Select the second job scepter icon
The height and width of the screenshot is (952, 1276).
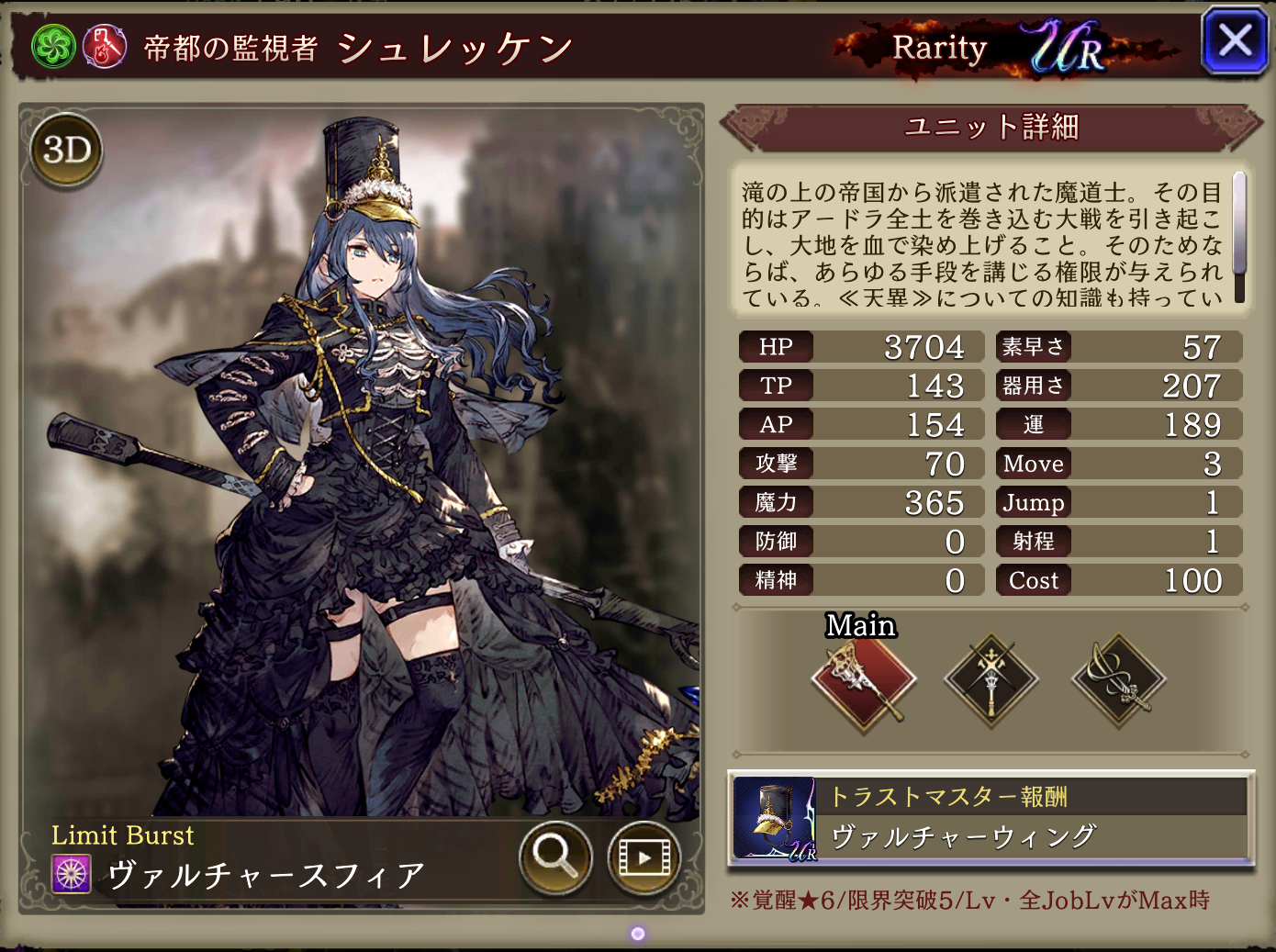tap(991, 681)
